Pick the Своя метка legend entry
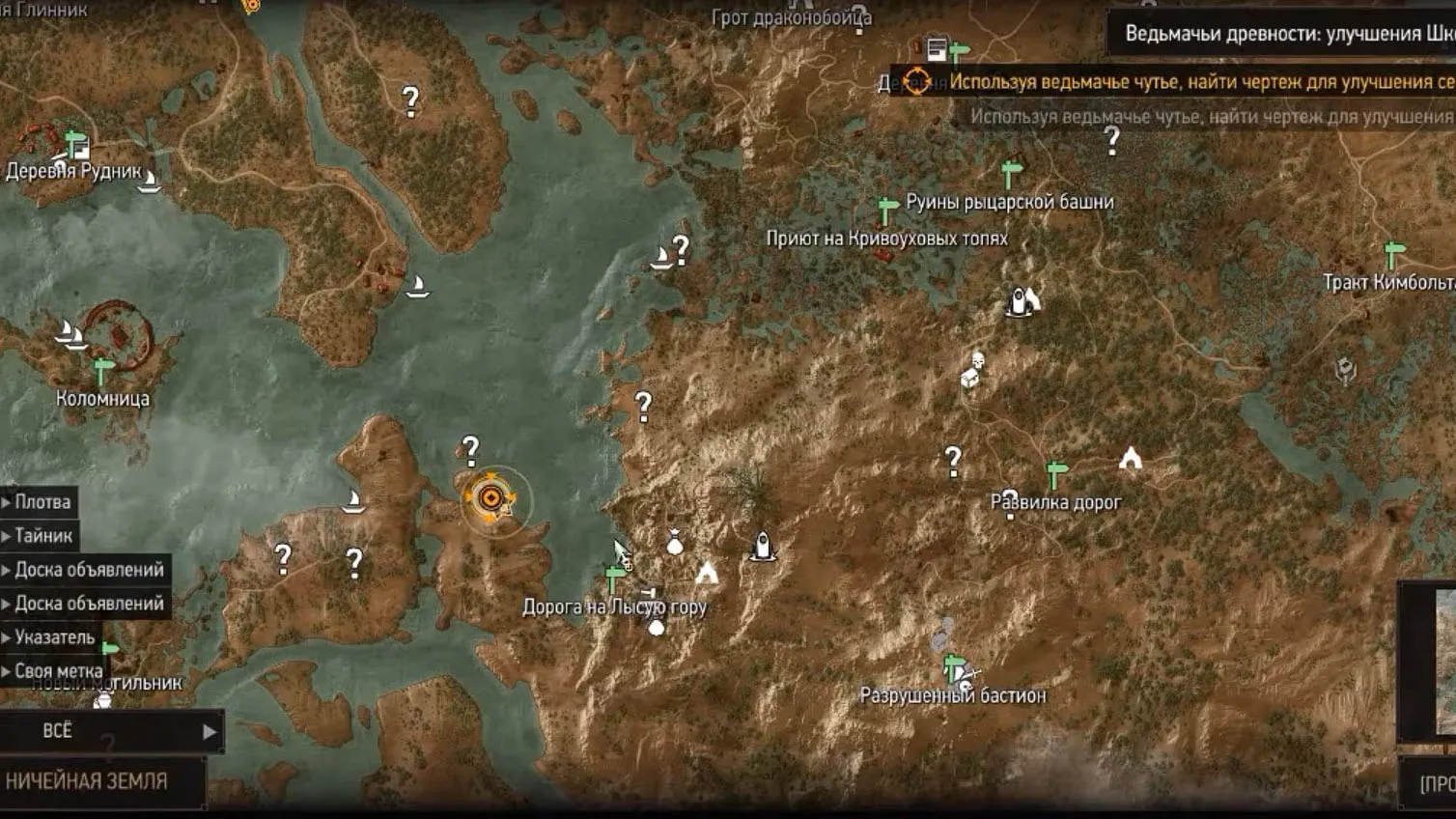This screenshot has width=1456, height=819. pyautogui.click(x=58, y=671)
